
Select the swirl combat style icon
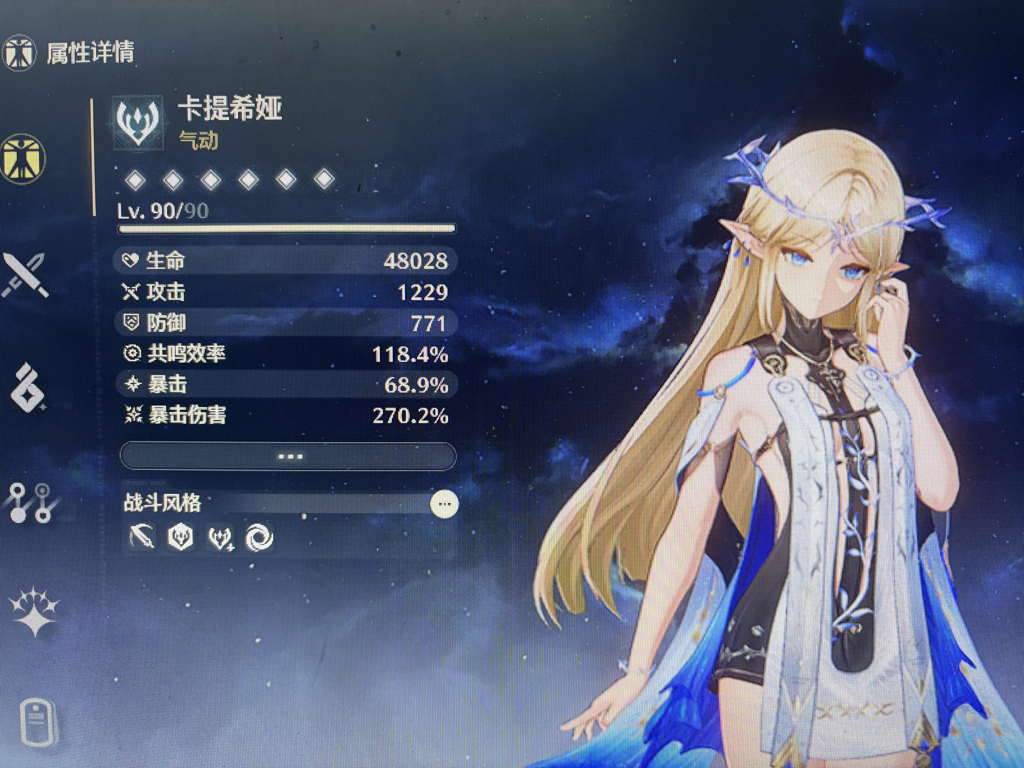click(259, 538)
